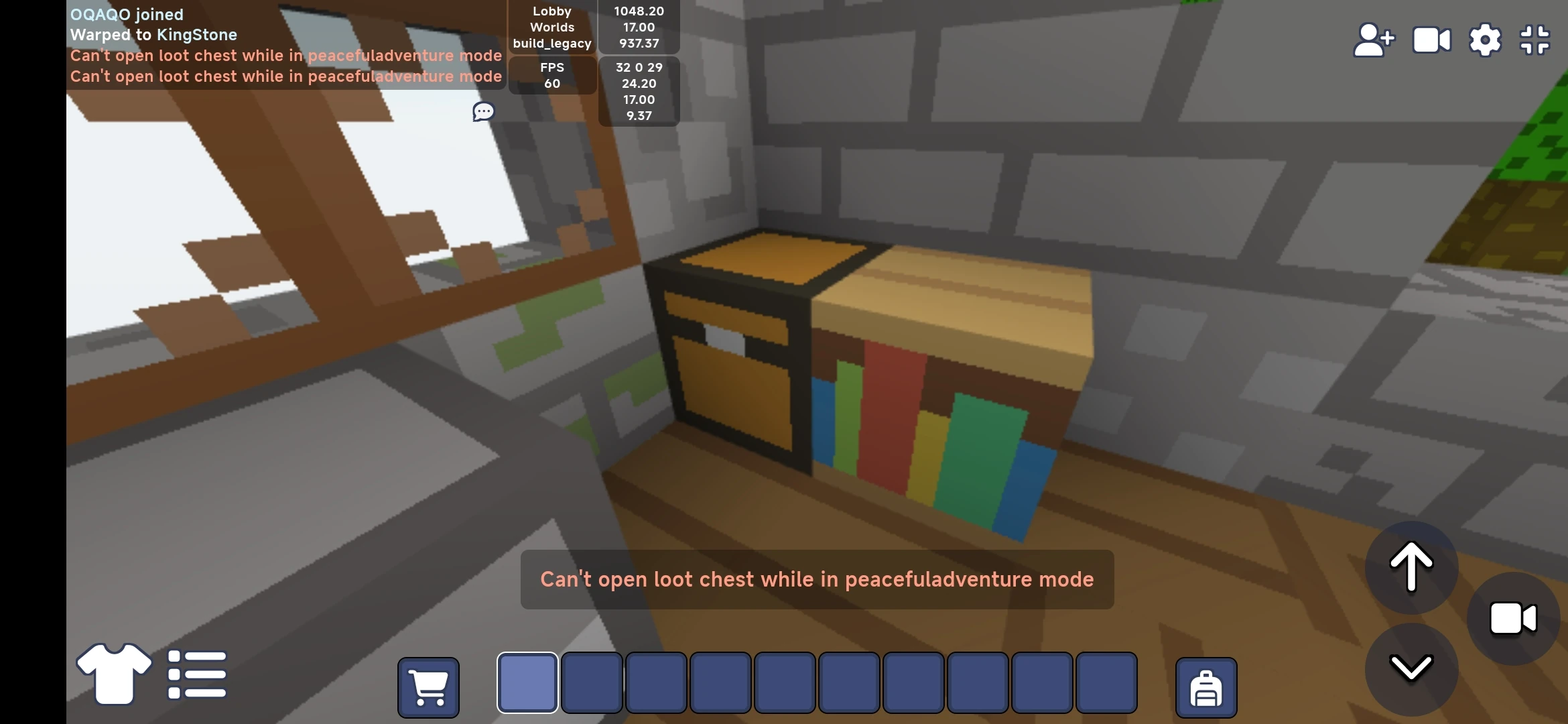Open the quest list icon beside the shirt

[196, 674]
